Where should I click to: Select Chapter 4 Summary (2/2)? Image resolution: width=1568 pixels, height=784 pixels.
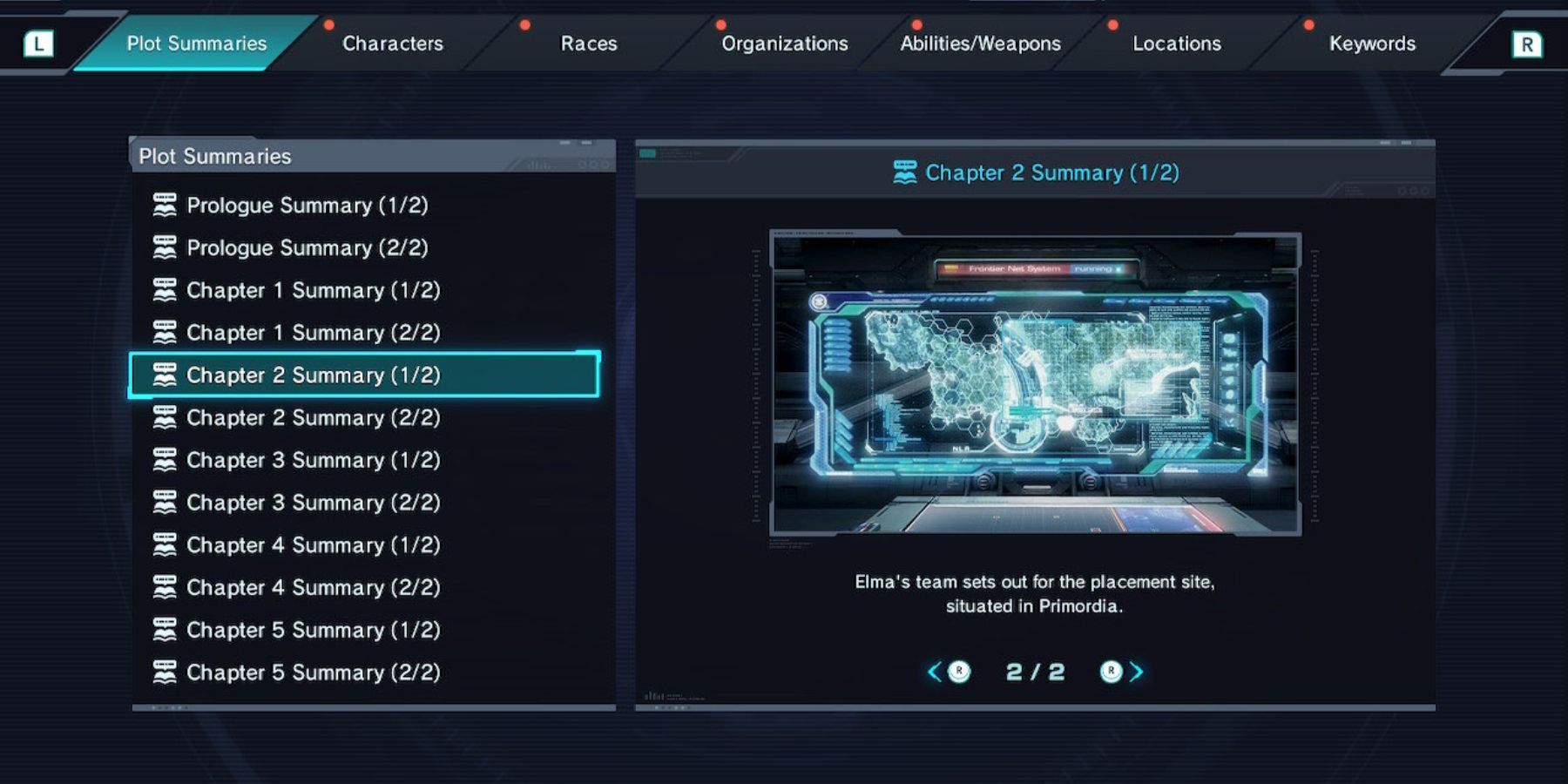point(313,588)
